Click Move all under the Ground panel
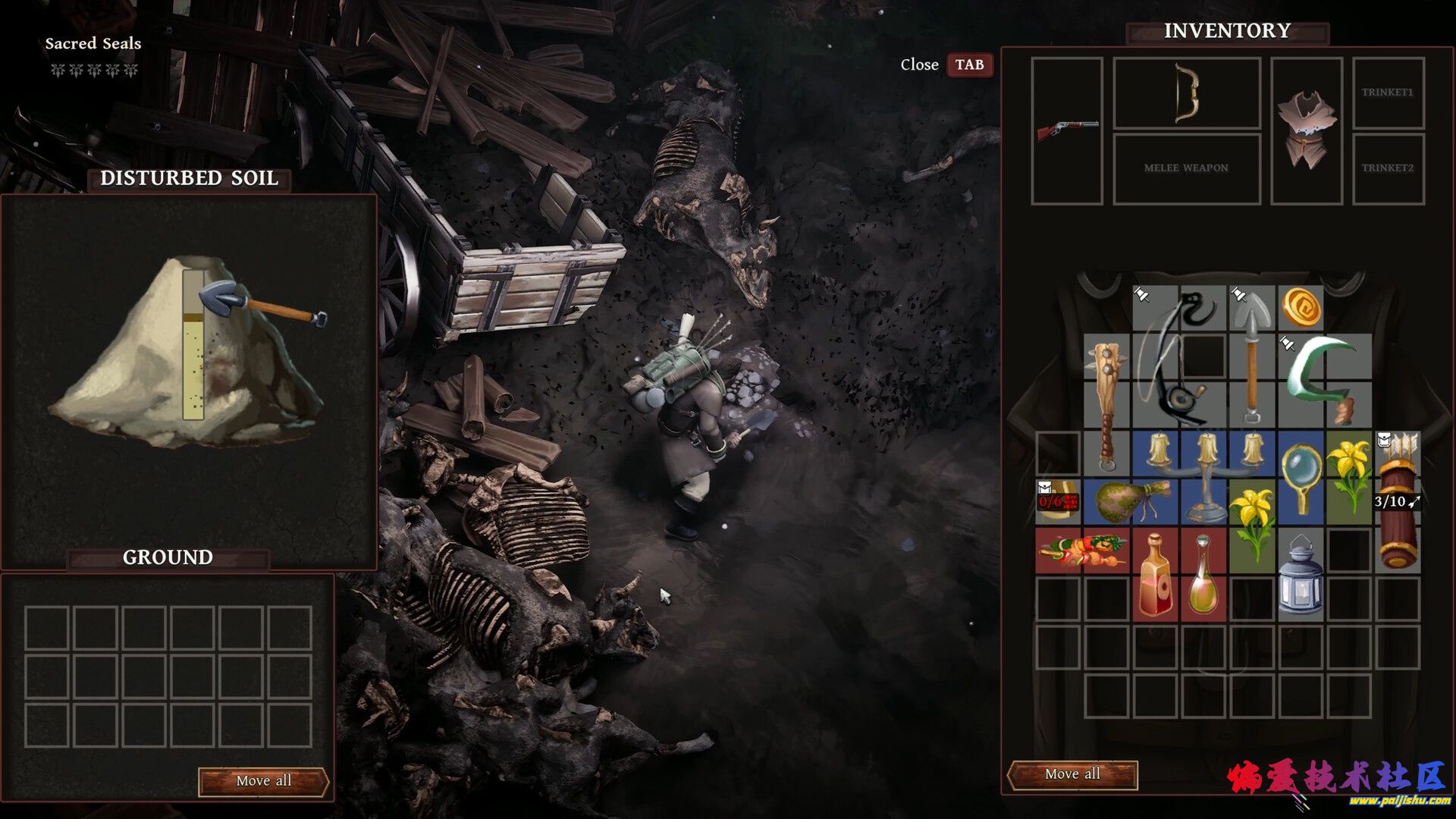Viewport: 1456px width, 819px height. 263,781
